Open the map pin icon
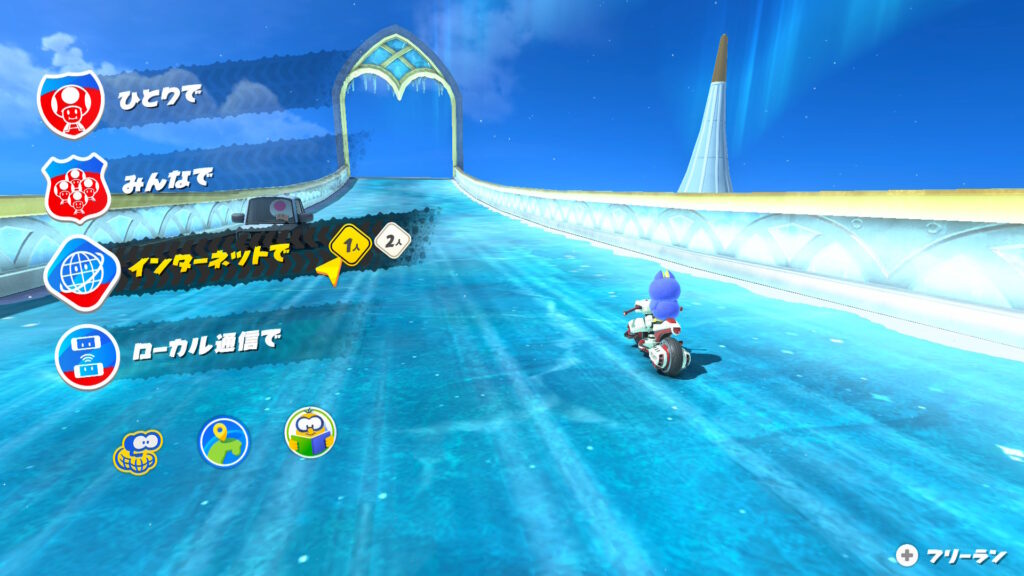 click(223, 441)
